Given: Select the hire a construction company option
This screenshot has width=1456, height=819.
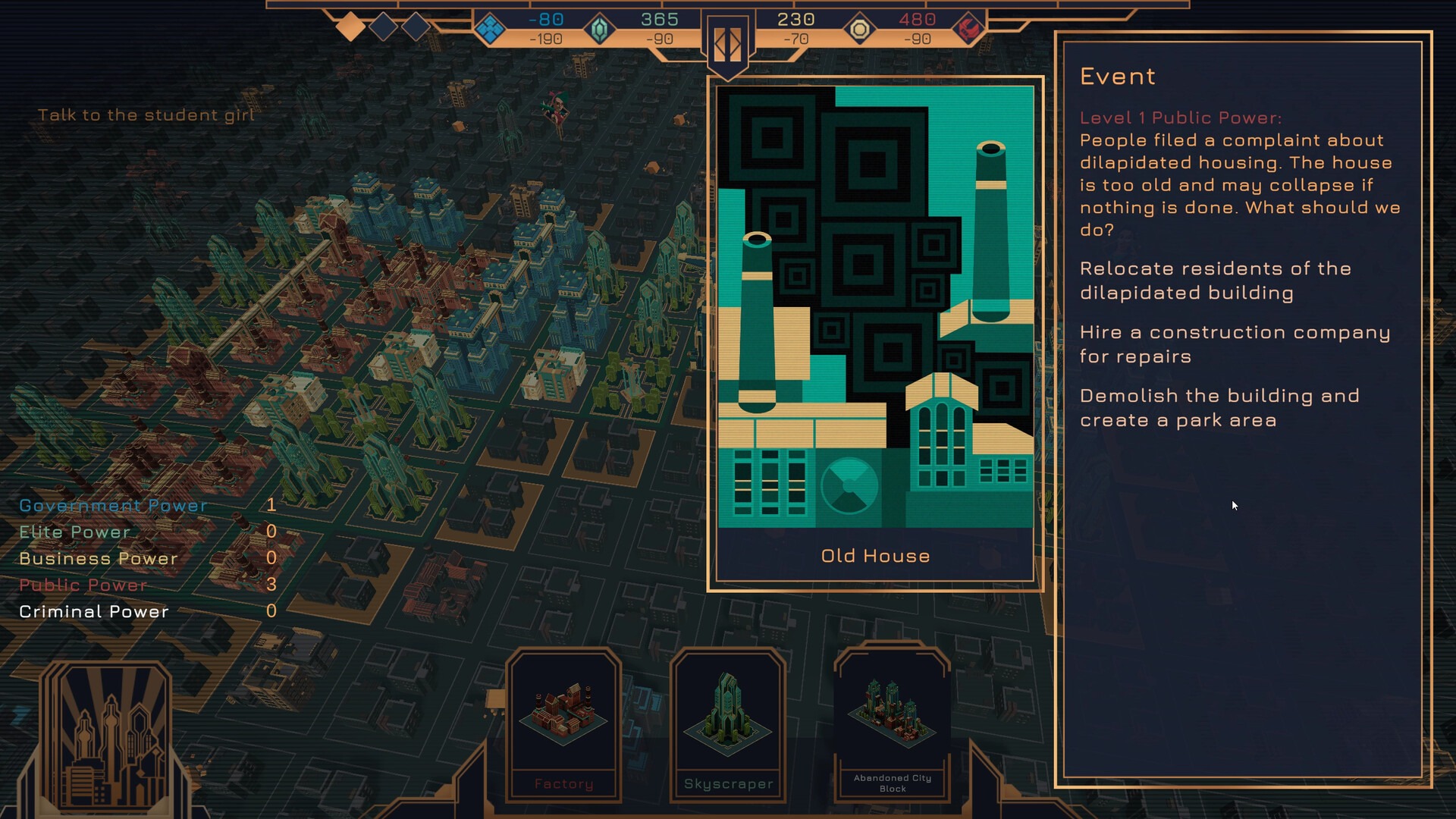Looking at the screenshot, I should 1235,344.
